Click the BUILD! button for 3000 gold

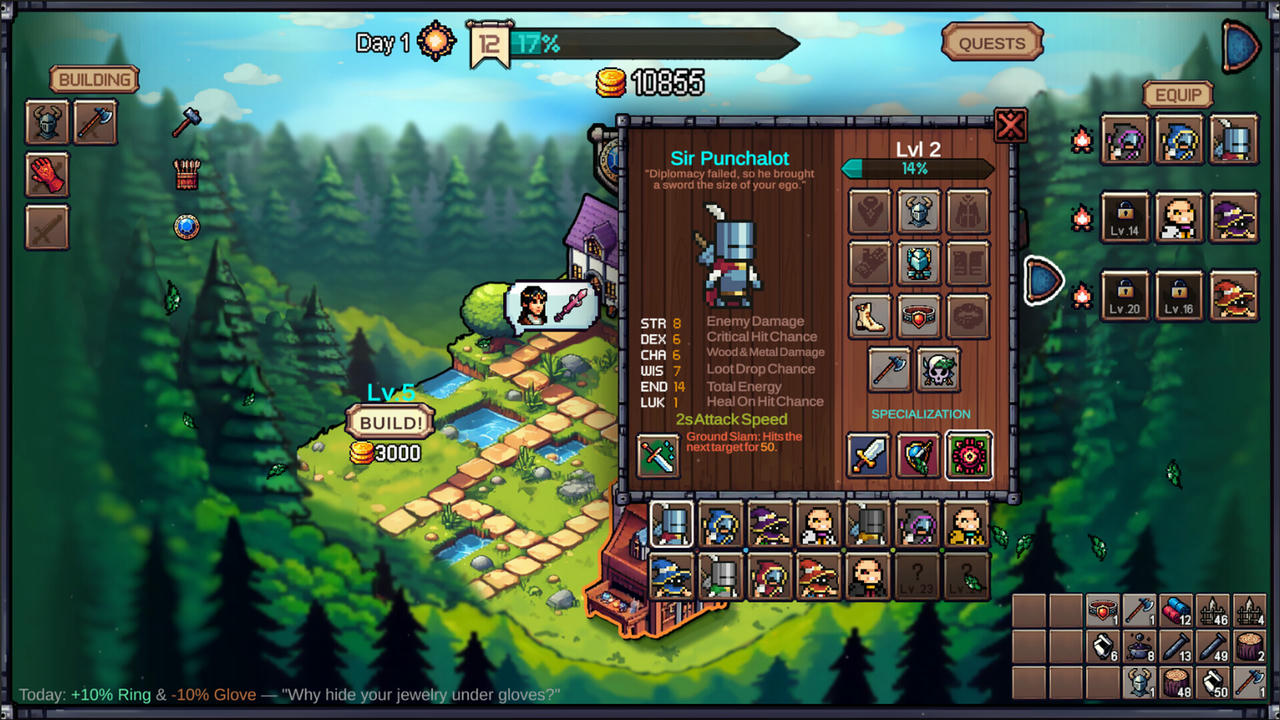pyautogui.click(x=389, y=422)
